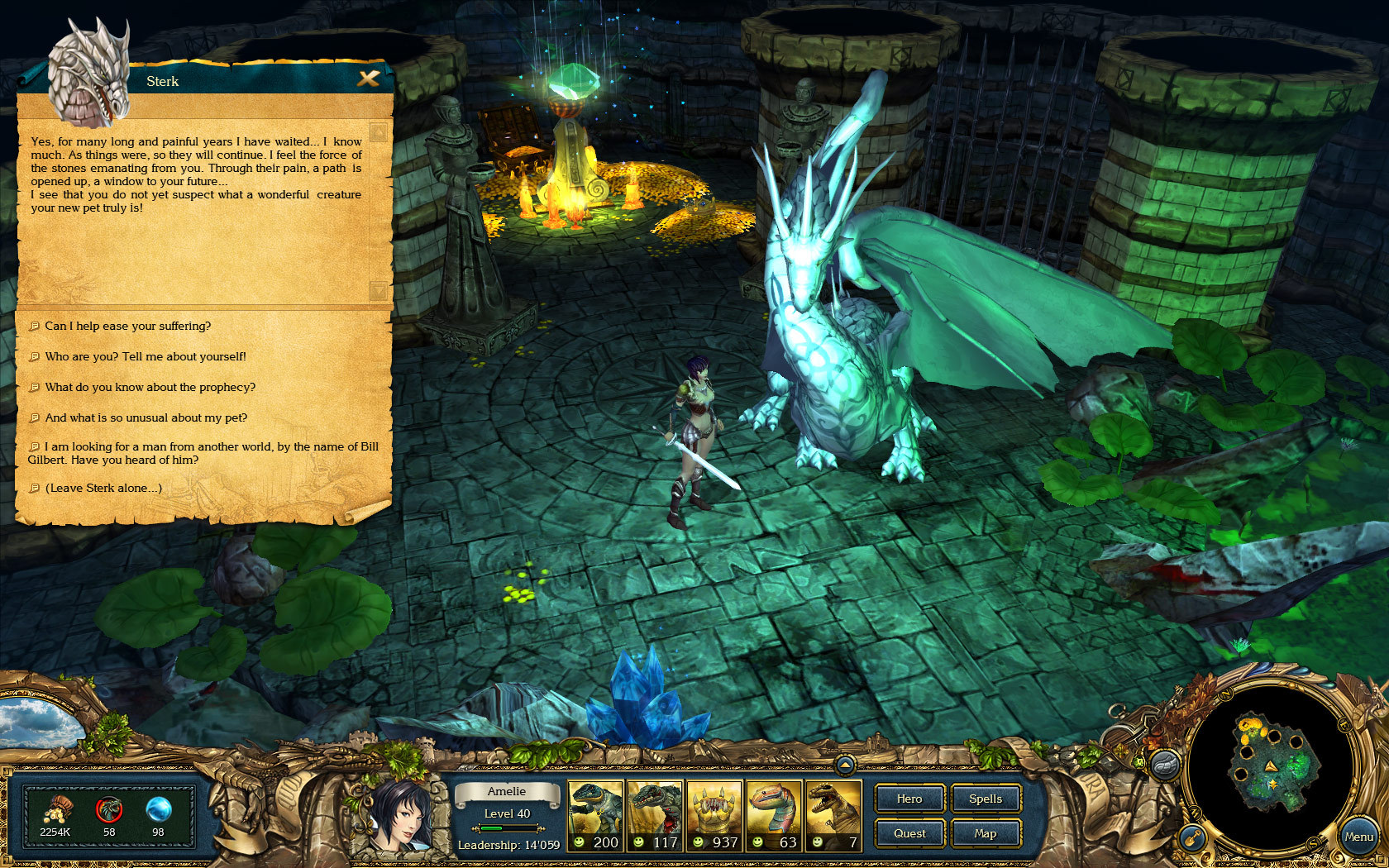The image size is (1389, 868).
Task: Choose "(Leave Sterk alone...)" to end dialogue
Action: (x=105, y=488)
